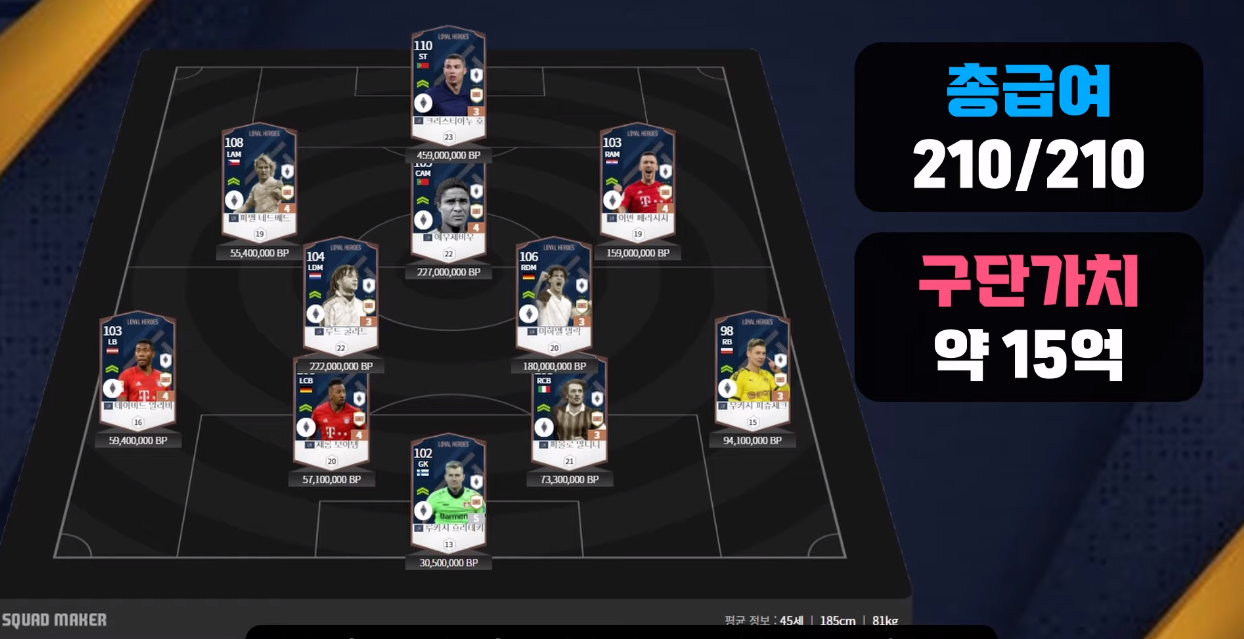
Task: Select the ST striker card rated 110
Action: point(448,84)
